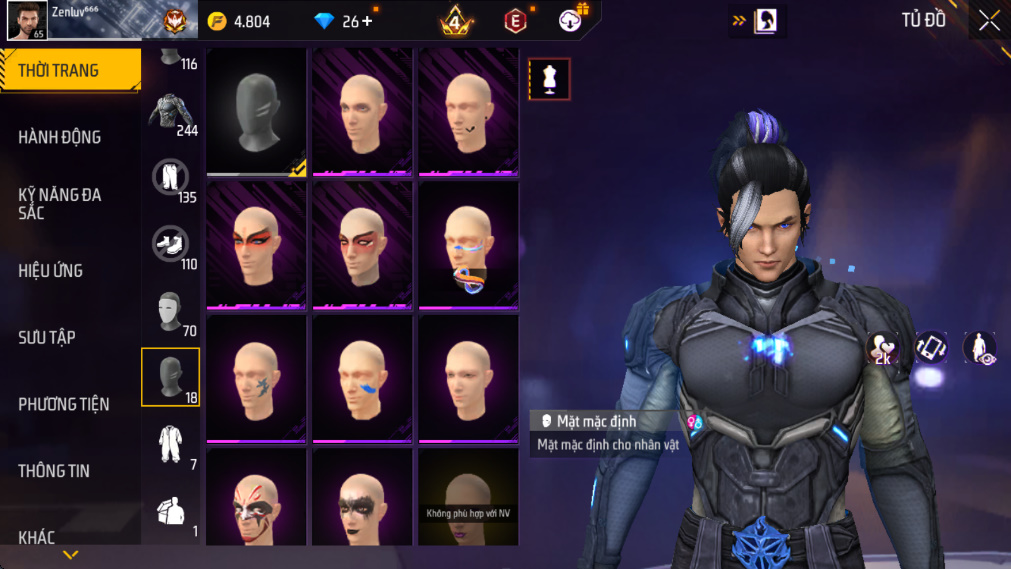This screenshot has height=569, width=1011.
Task: Open the pants clothing subcategory
Action: click(171, 179)
